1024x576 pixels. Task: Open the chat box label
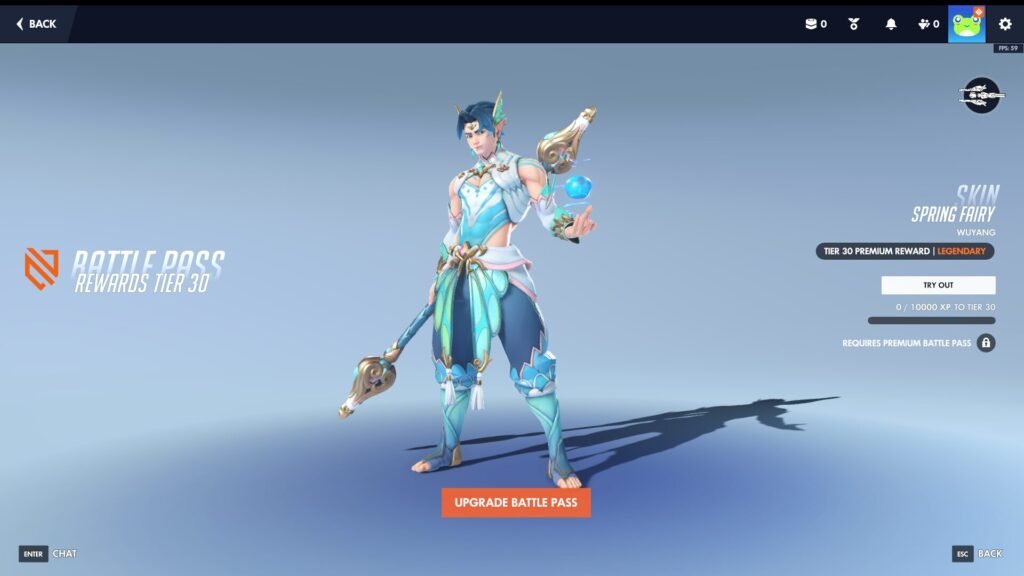tap(64, 553)
